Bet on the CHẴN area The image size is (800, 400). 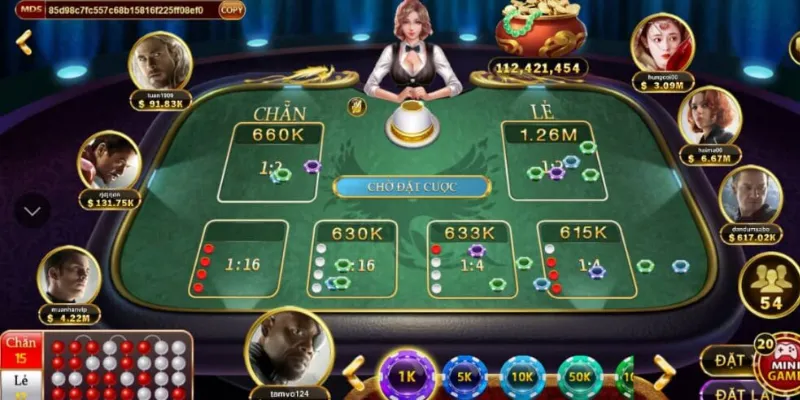coord(272,162)
